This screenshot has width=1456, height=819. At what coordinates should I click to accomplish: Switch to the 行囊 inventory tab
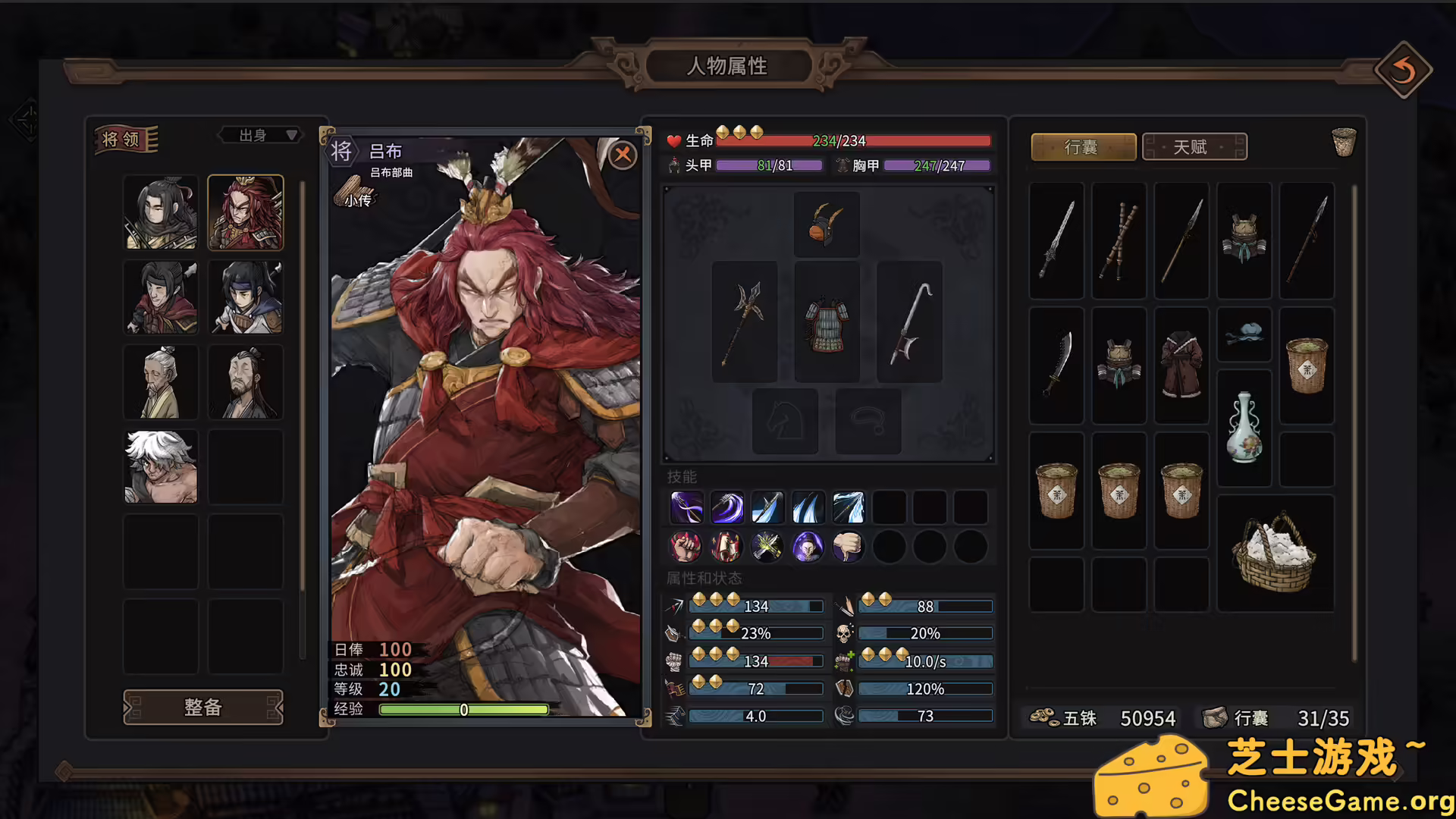click(x=1082, y=146)
